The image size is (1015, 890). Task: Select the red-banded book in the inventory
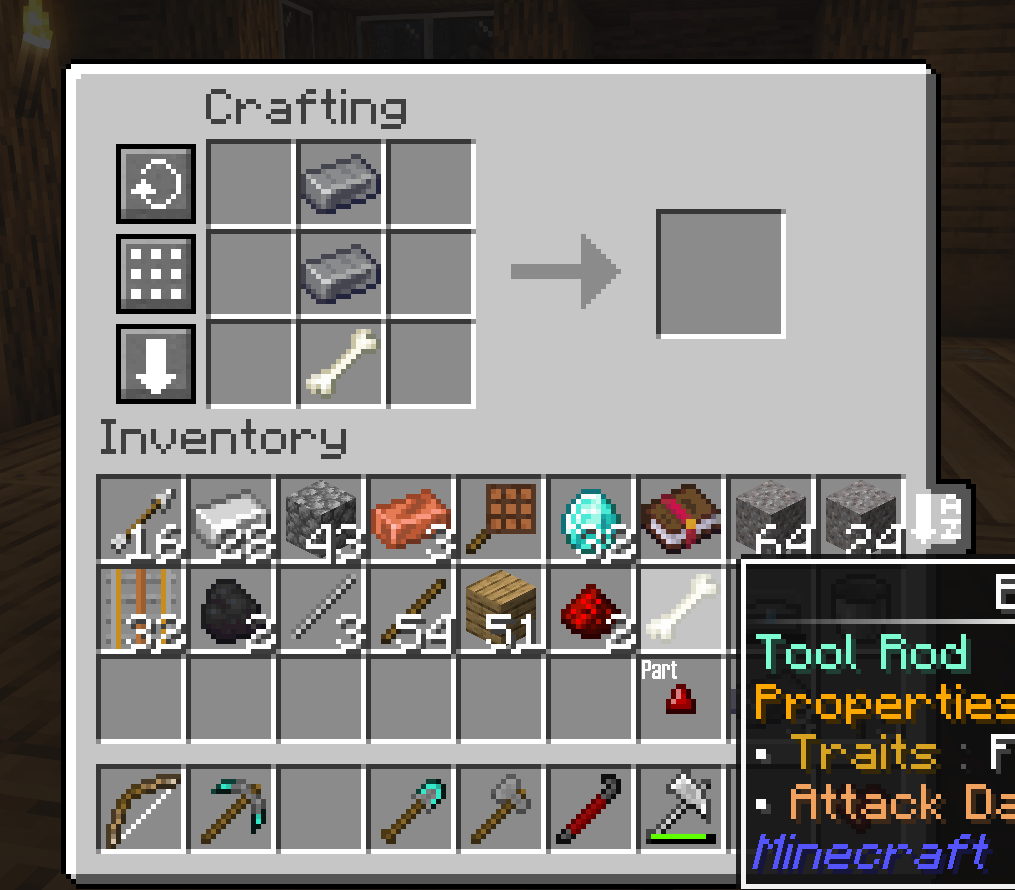(681, 518)
